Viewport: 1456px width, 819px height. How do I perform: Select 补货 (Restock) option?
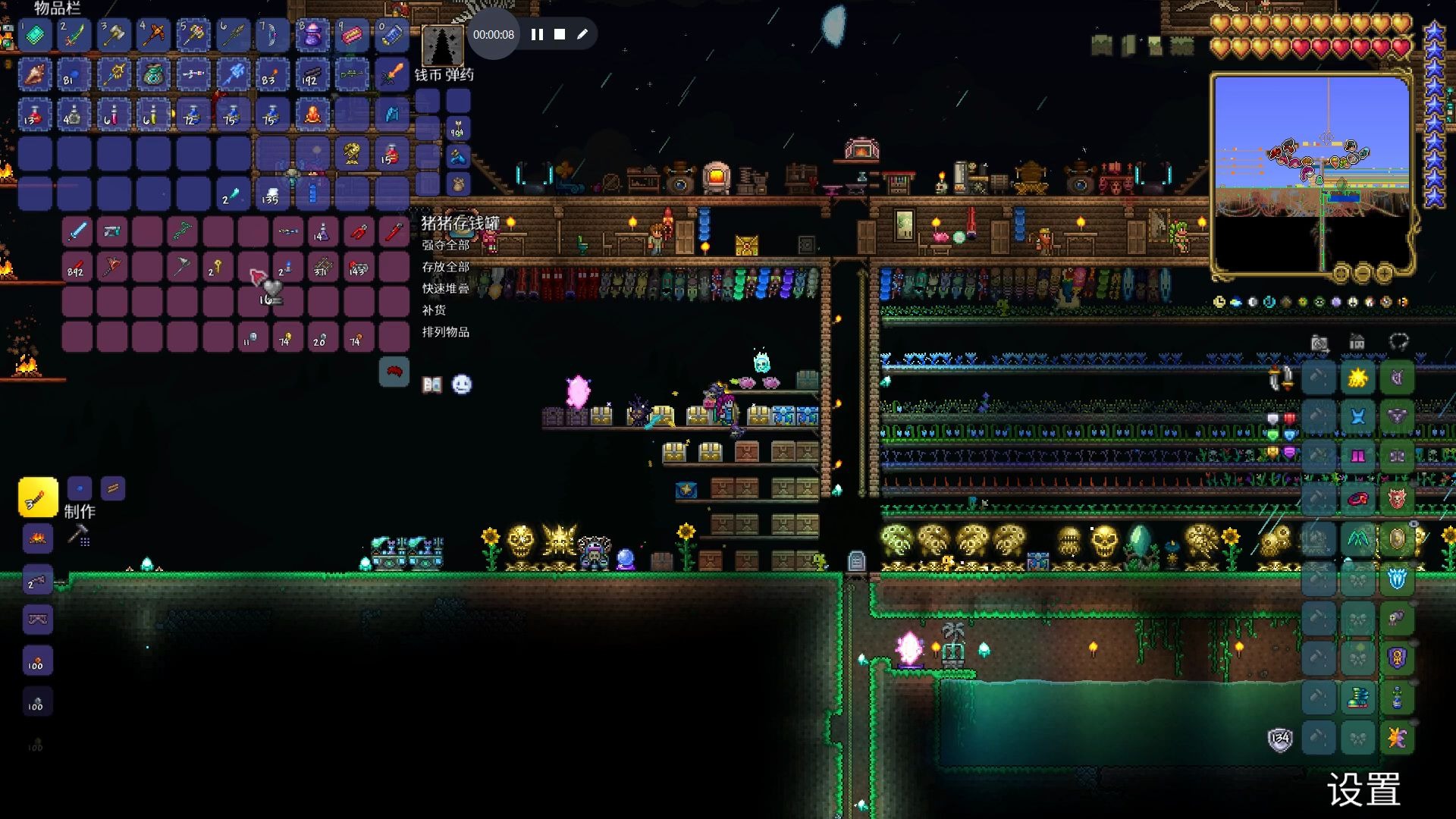pyautogui.click(x=435, y=310)
